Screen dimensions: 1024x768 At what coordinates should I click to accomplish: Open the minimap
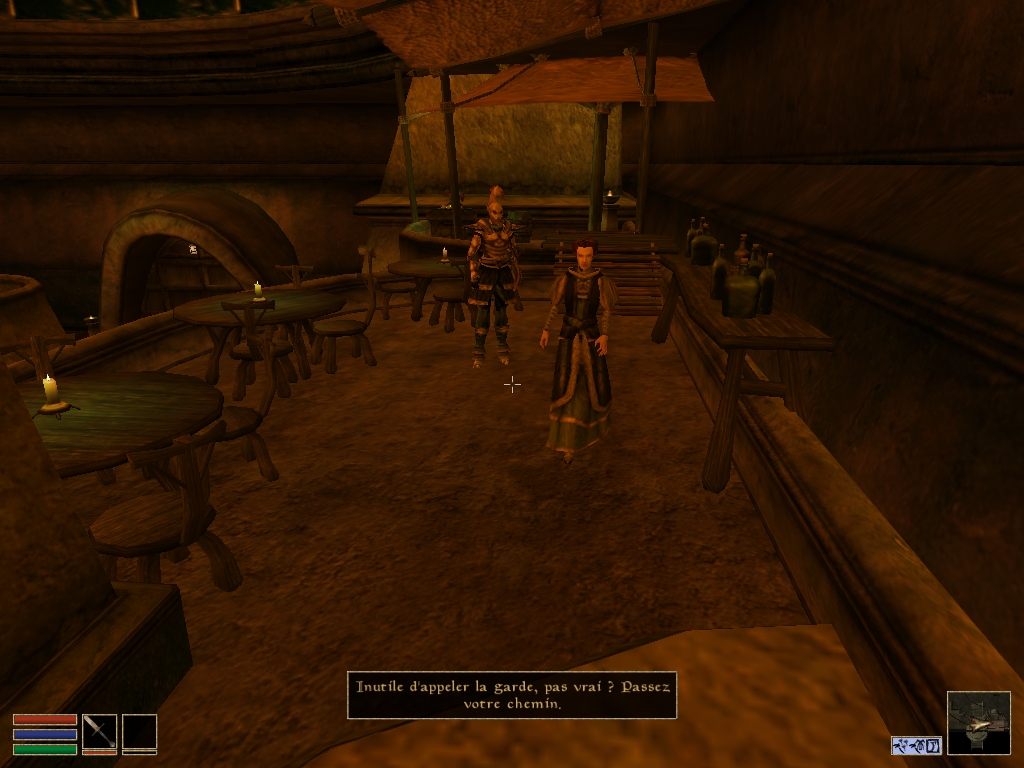click(978, 722)
